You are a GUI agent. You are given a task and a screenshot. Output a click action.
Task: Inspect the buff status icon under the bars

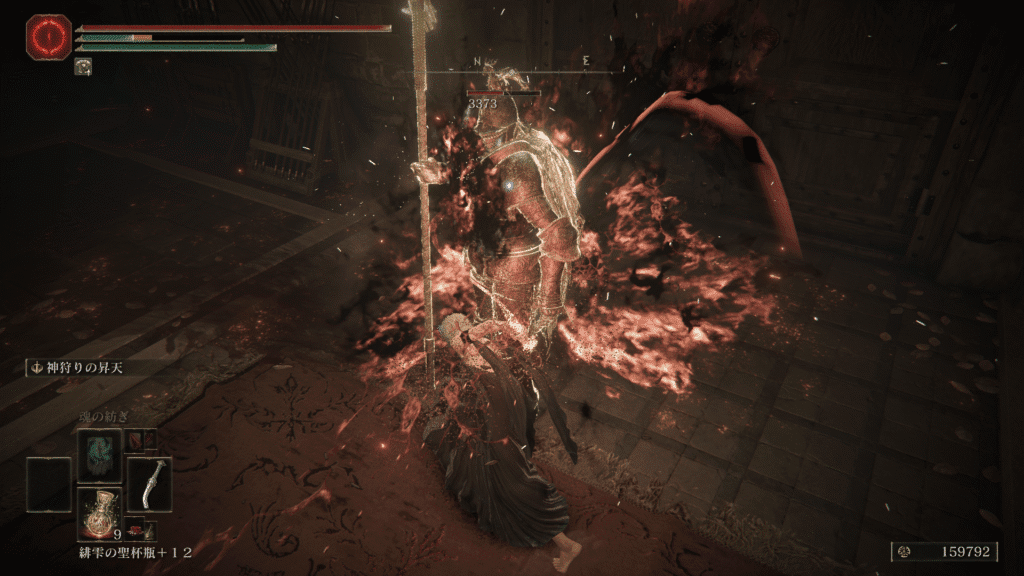click(x=82, y=67)
